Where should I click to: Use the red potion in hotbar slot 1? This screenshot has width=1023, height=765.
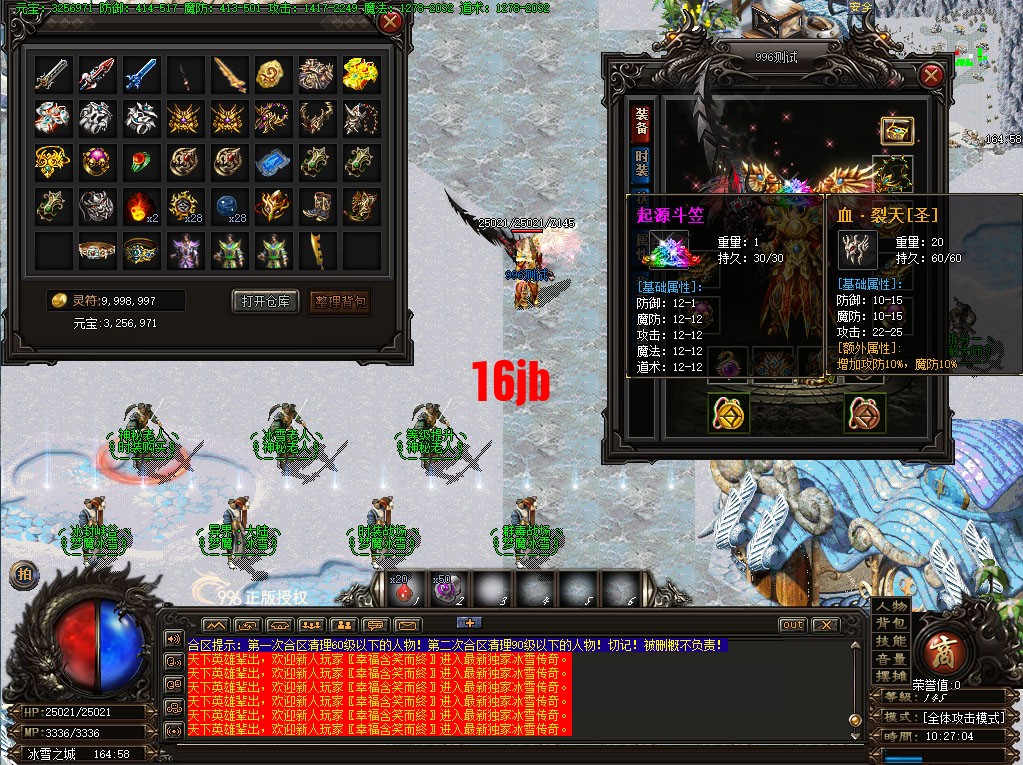[401, 590]
